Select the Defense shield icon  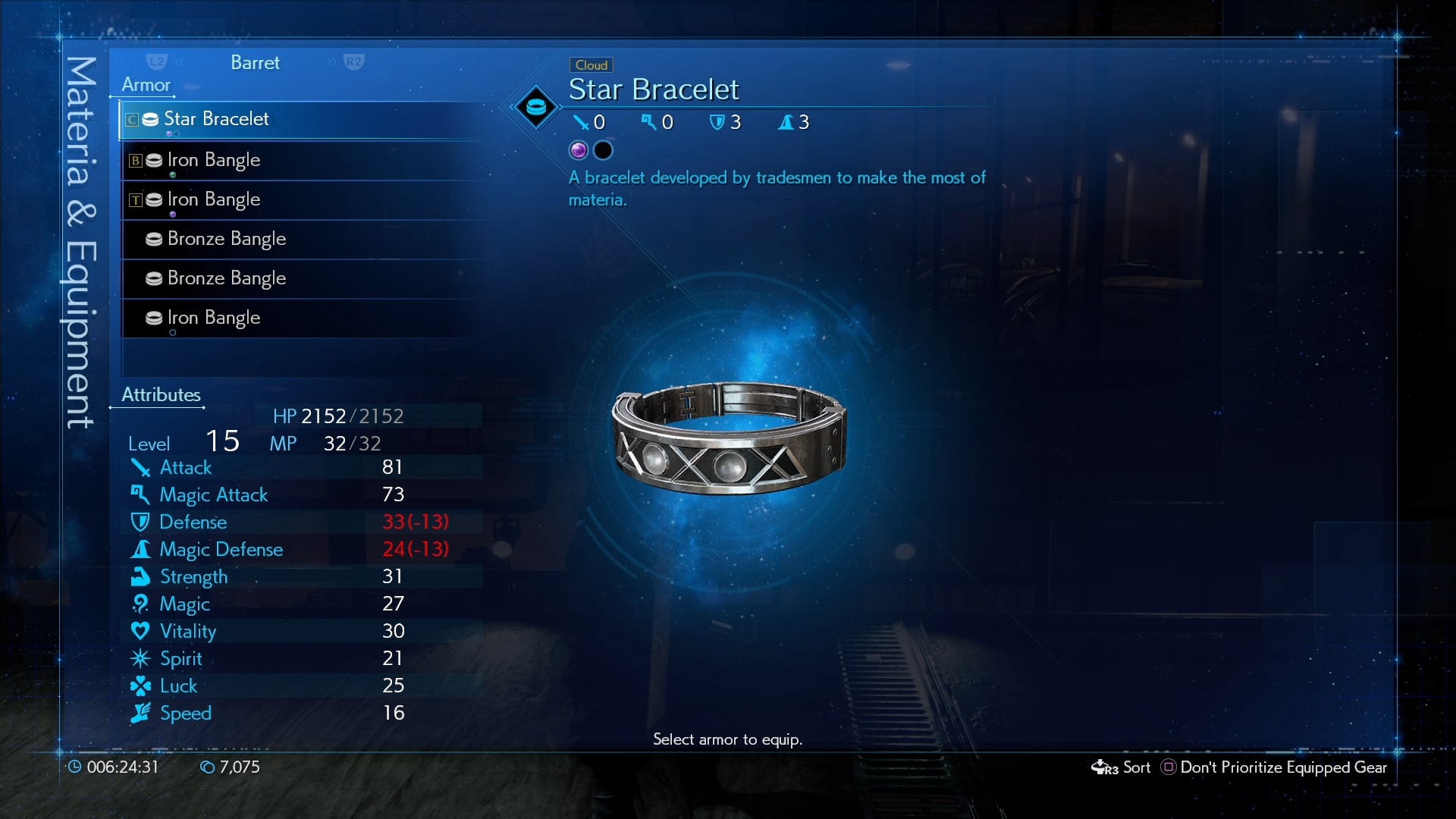[x=141, y=522]
